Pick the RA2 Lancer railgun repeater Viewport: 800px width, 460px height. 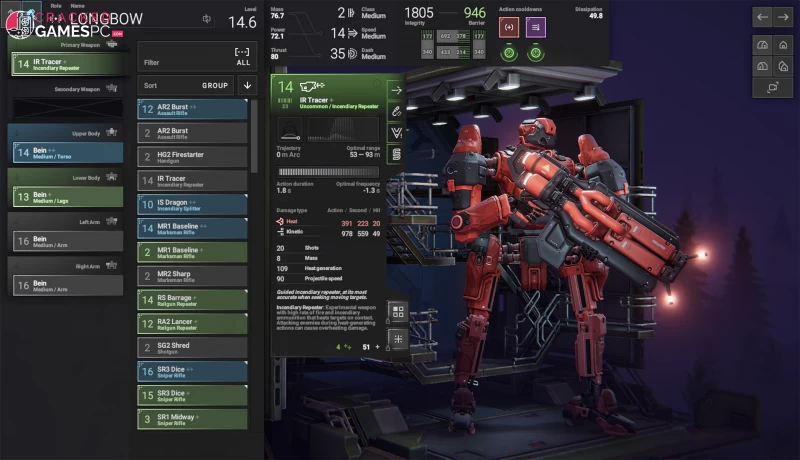pos(193,323)
